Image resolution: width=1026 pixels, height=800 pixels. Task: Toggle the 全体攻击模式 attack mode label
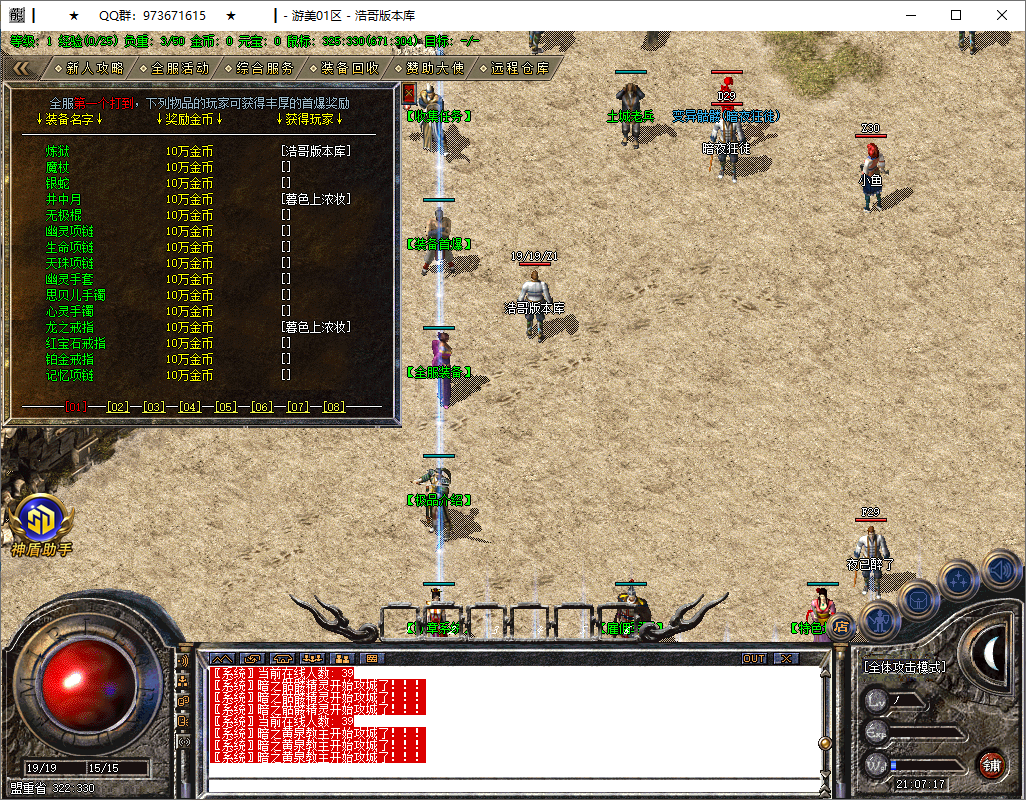click(904, 666)
